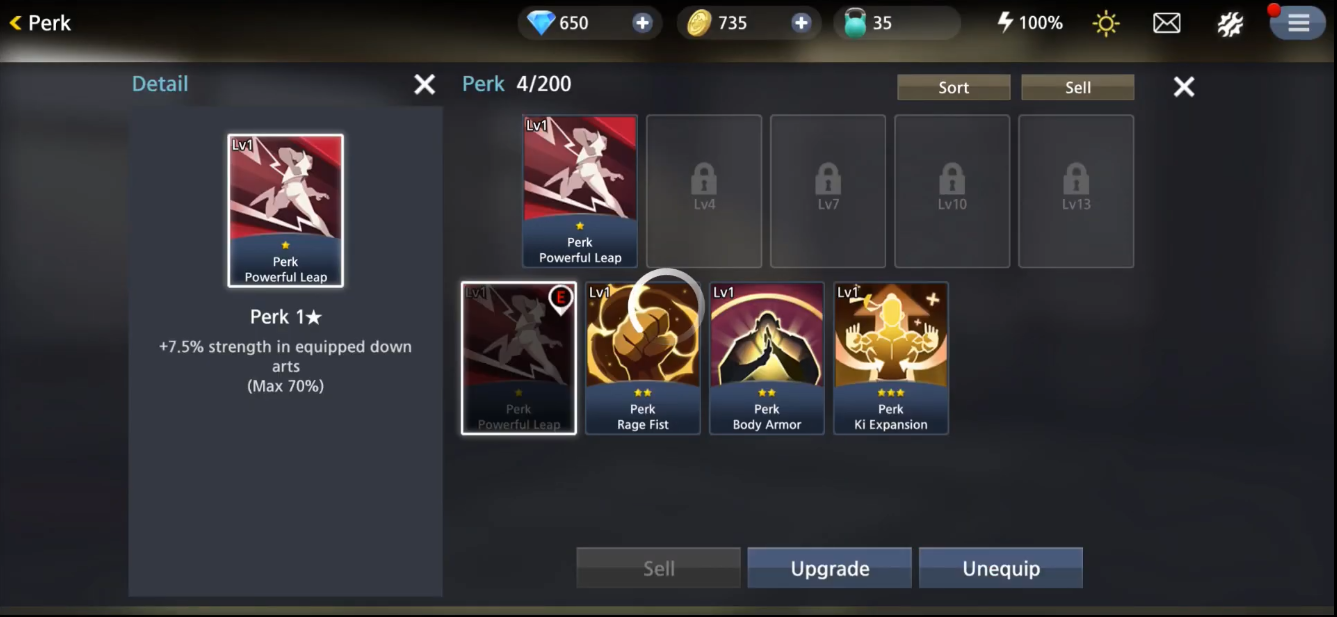Open the mailbox envelope icon

coord(1167,23)
